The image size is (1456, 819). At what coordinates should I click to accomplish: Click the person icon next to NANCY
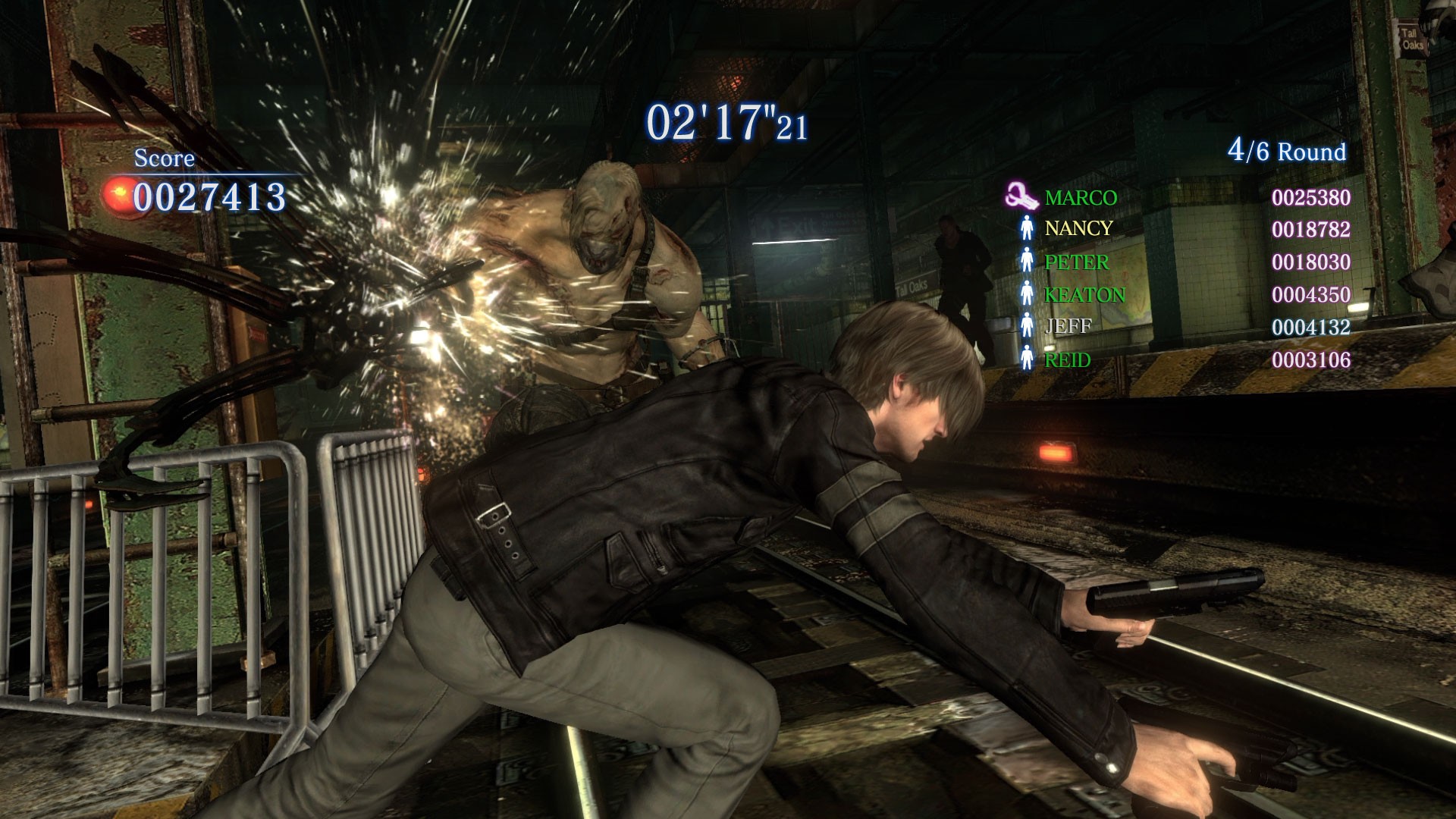click(x=1029, y=227)
